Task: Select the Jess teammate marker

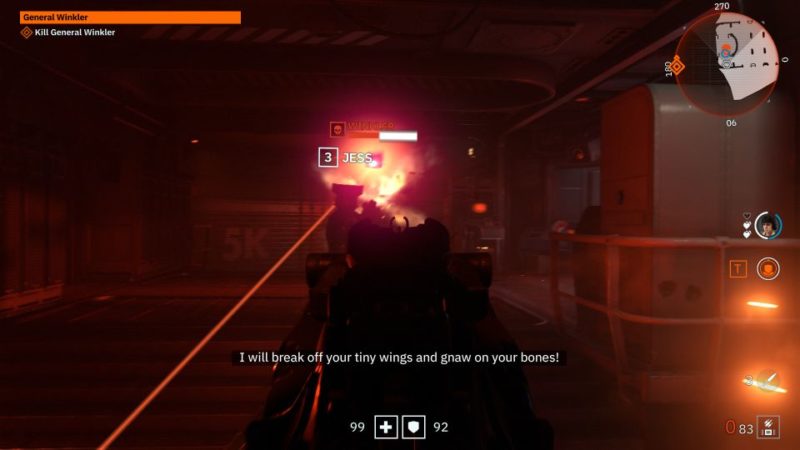Action: point(346,157)
